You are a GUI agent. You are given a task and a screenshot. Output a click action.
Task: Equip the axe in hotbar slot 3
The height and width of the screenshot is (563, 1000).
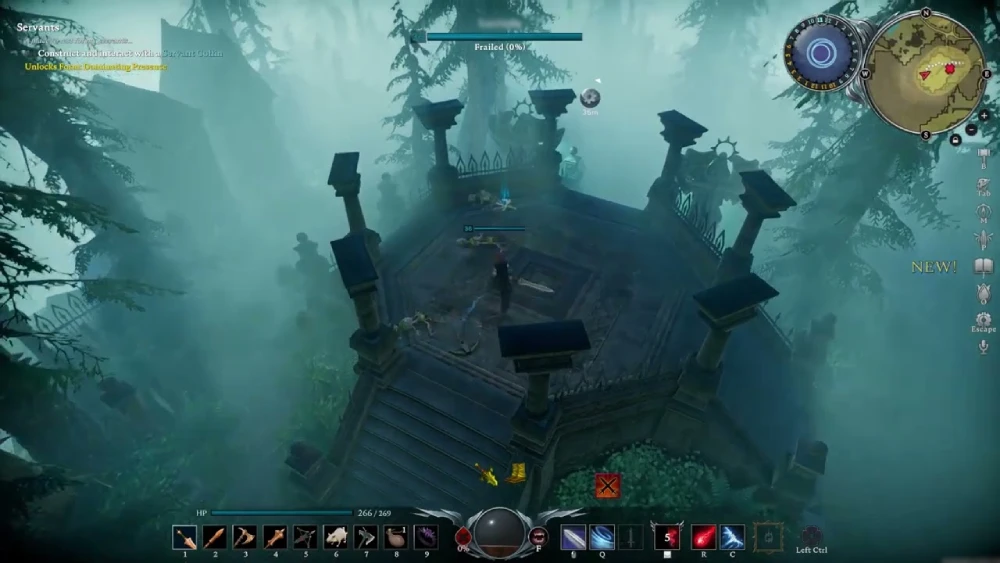pos(244,538)
